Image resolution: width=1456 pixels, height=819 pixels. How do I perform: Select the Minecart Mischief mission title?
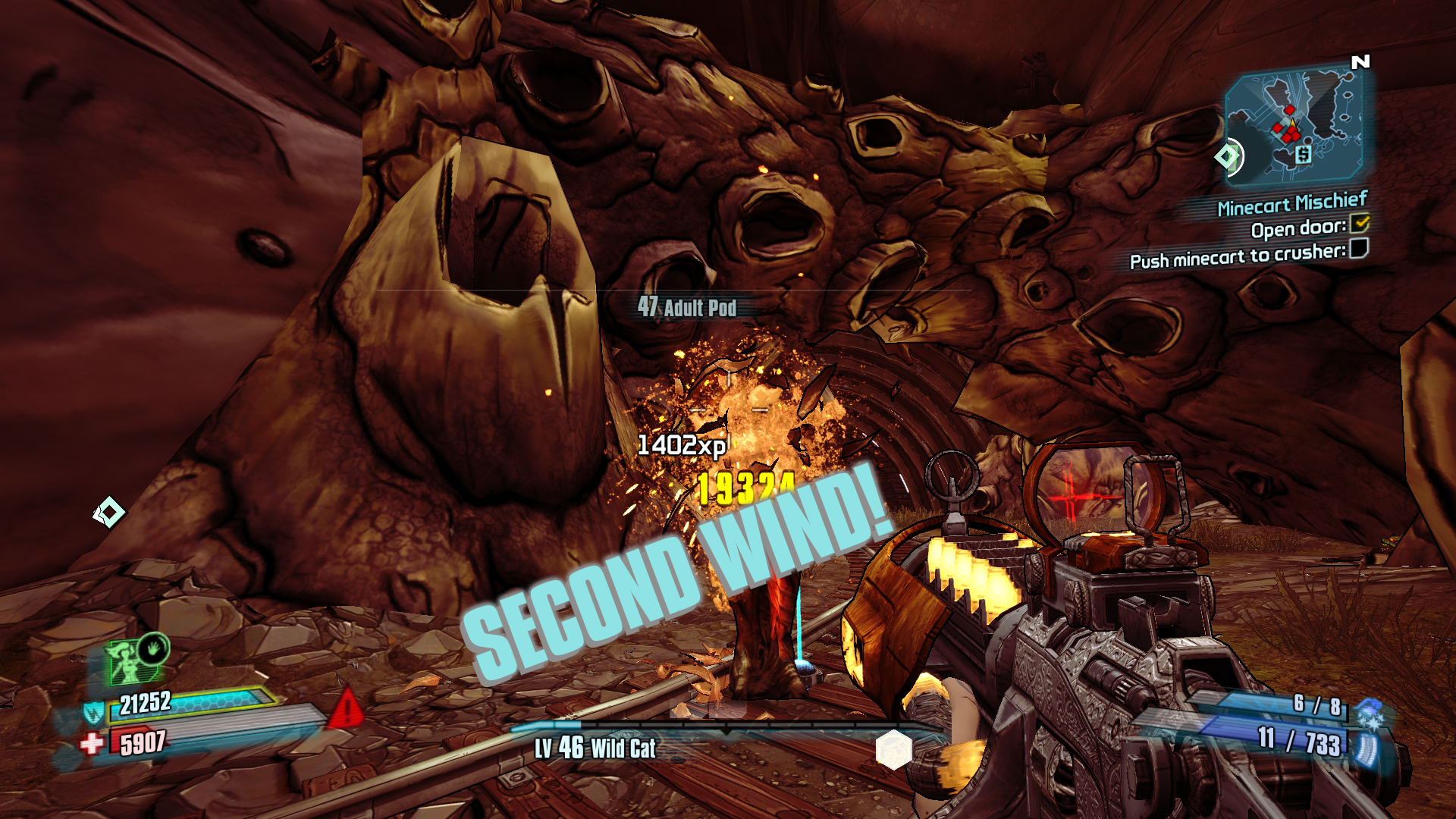tap(1292, 203)
